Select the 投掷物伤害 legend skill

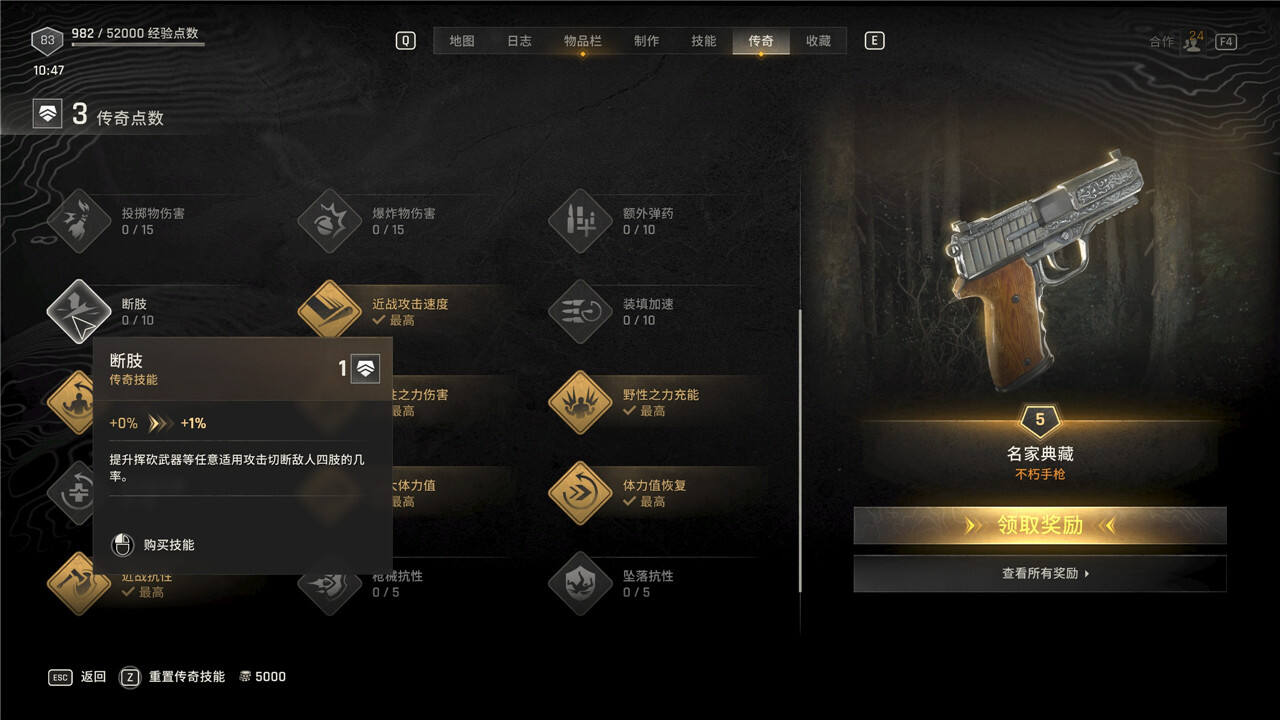(x=79, y=221)
